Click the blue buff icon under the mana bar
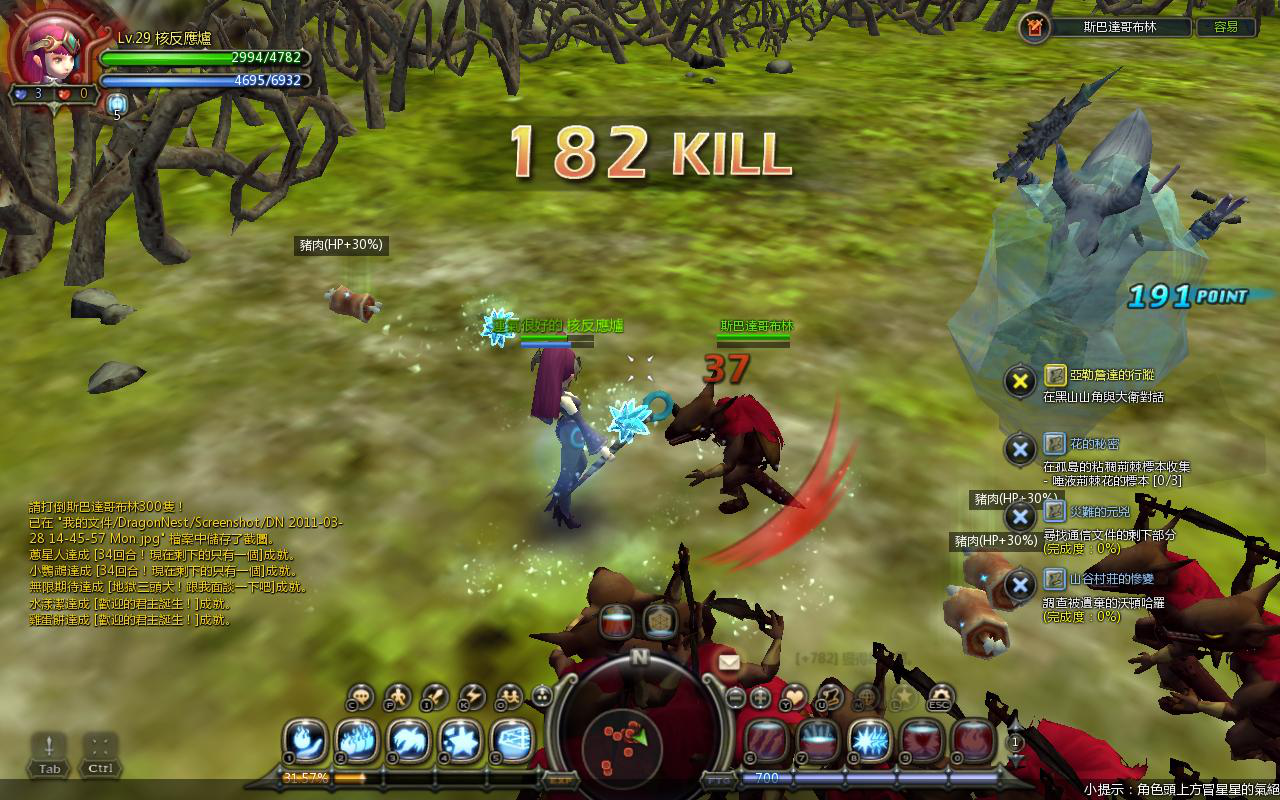 pos(117,102)
